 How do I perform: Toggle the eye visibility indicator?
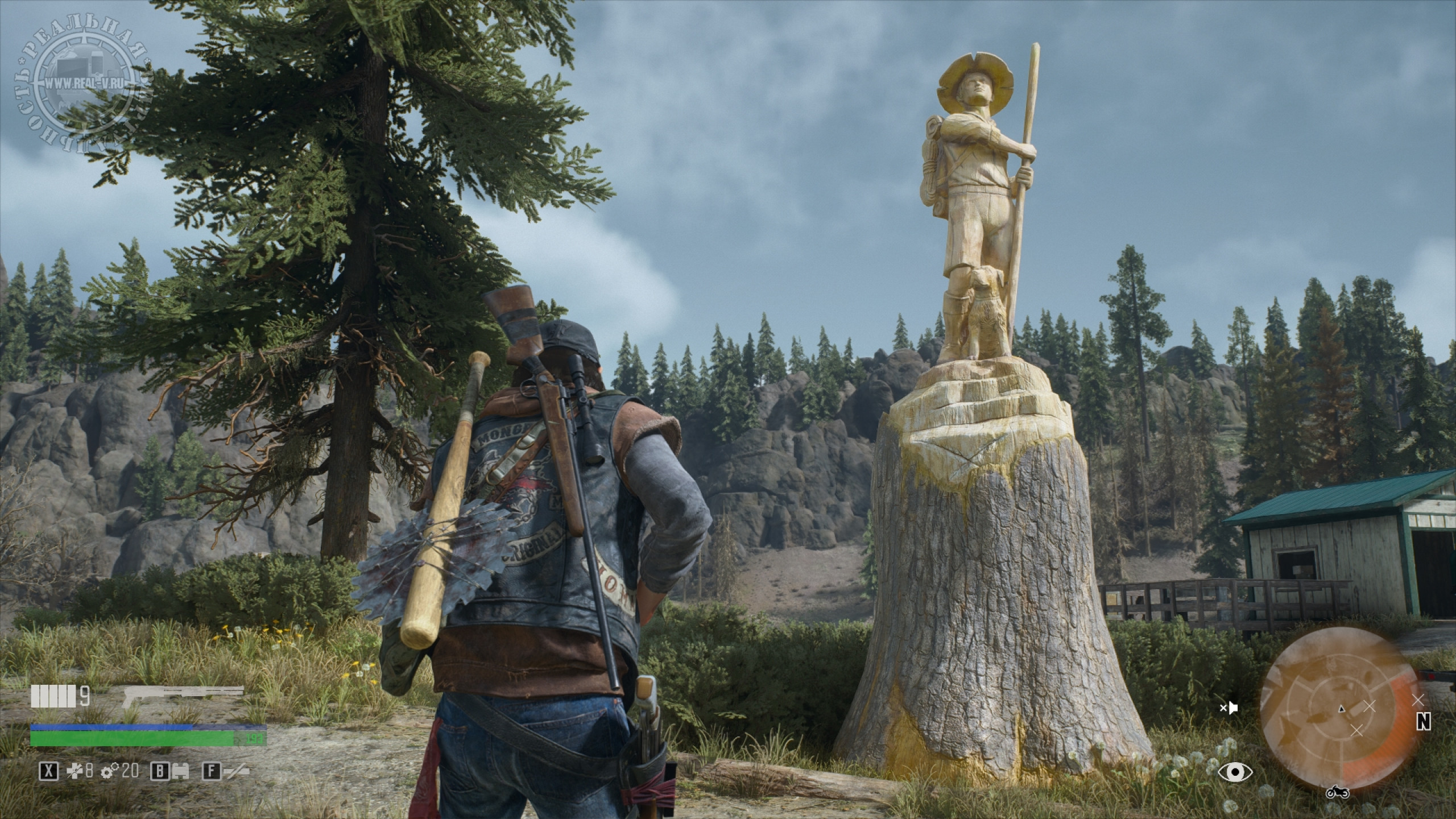click(x=1235, y=771)
